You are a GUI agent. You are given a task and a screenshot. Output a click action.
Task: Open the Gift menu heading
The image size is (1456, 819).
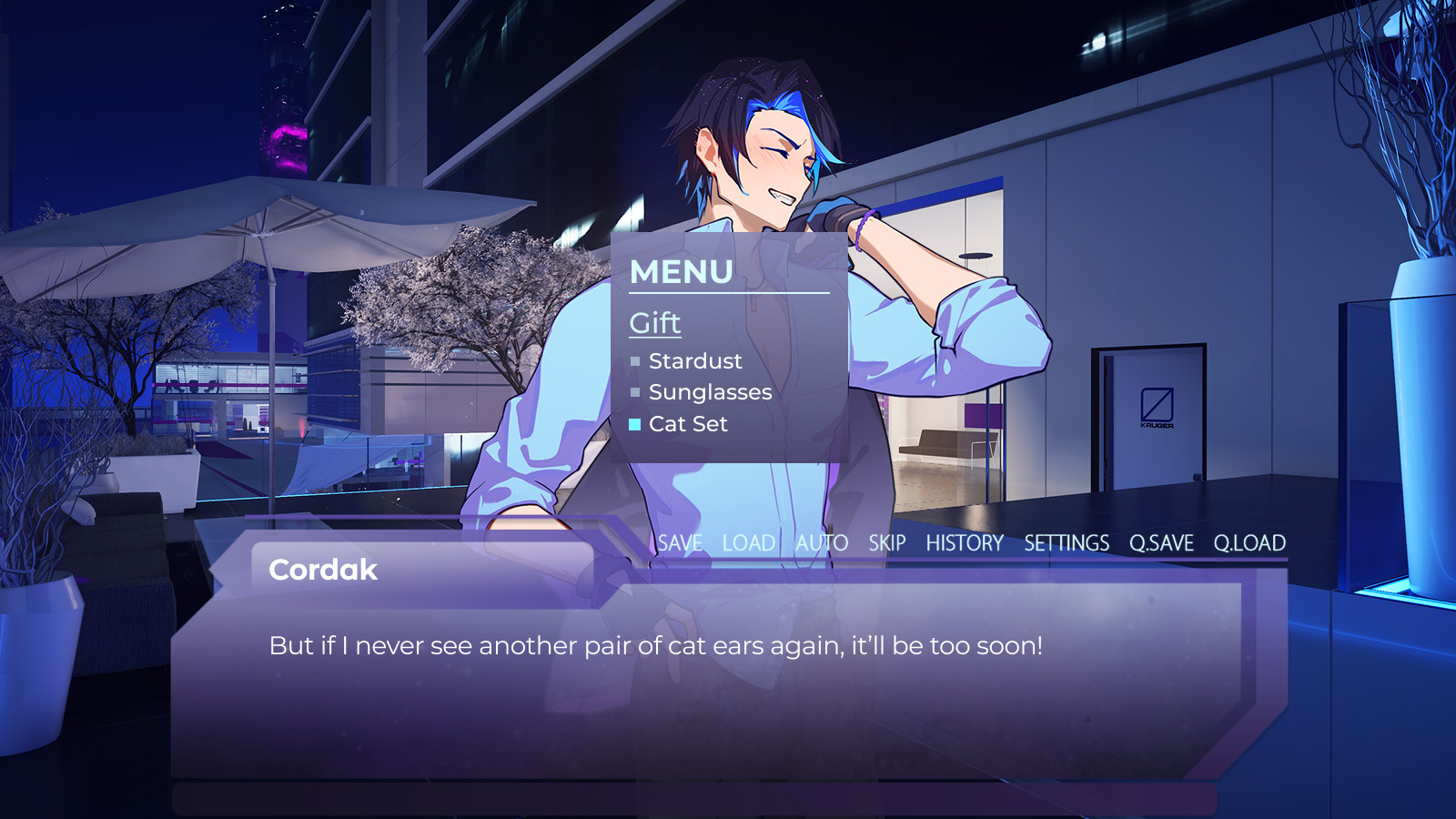tap(655, 323)
